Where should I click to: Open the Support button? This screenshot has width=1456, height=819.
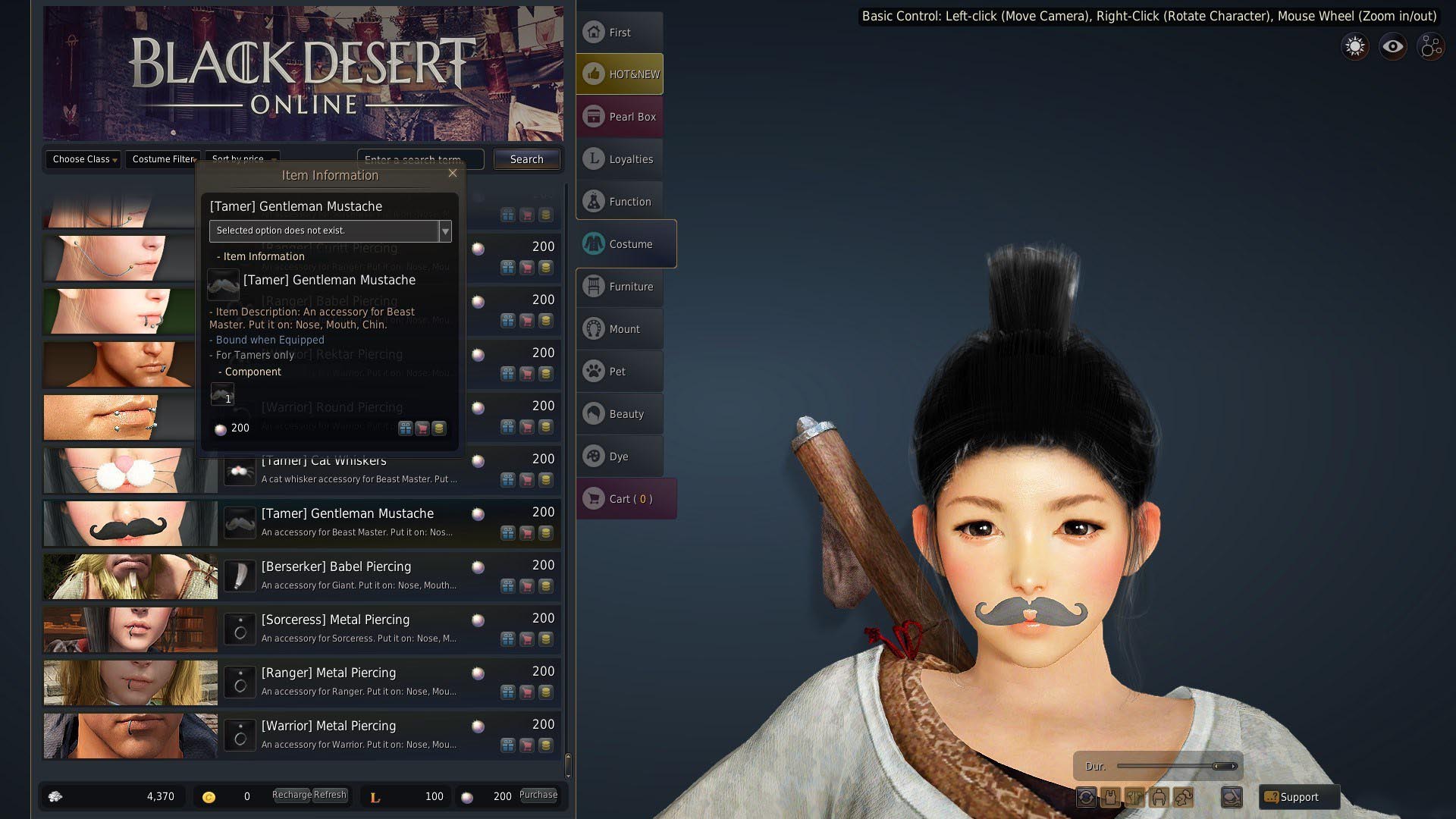tap(1298, 797)
